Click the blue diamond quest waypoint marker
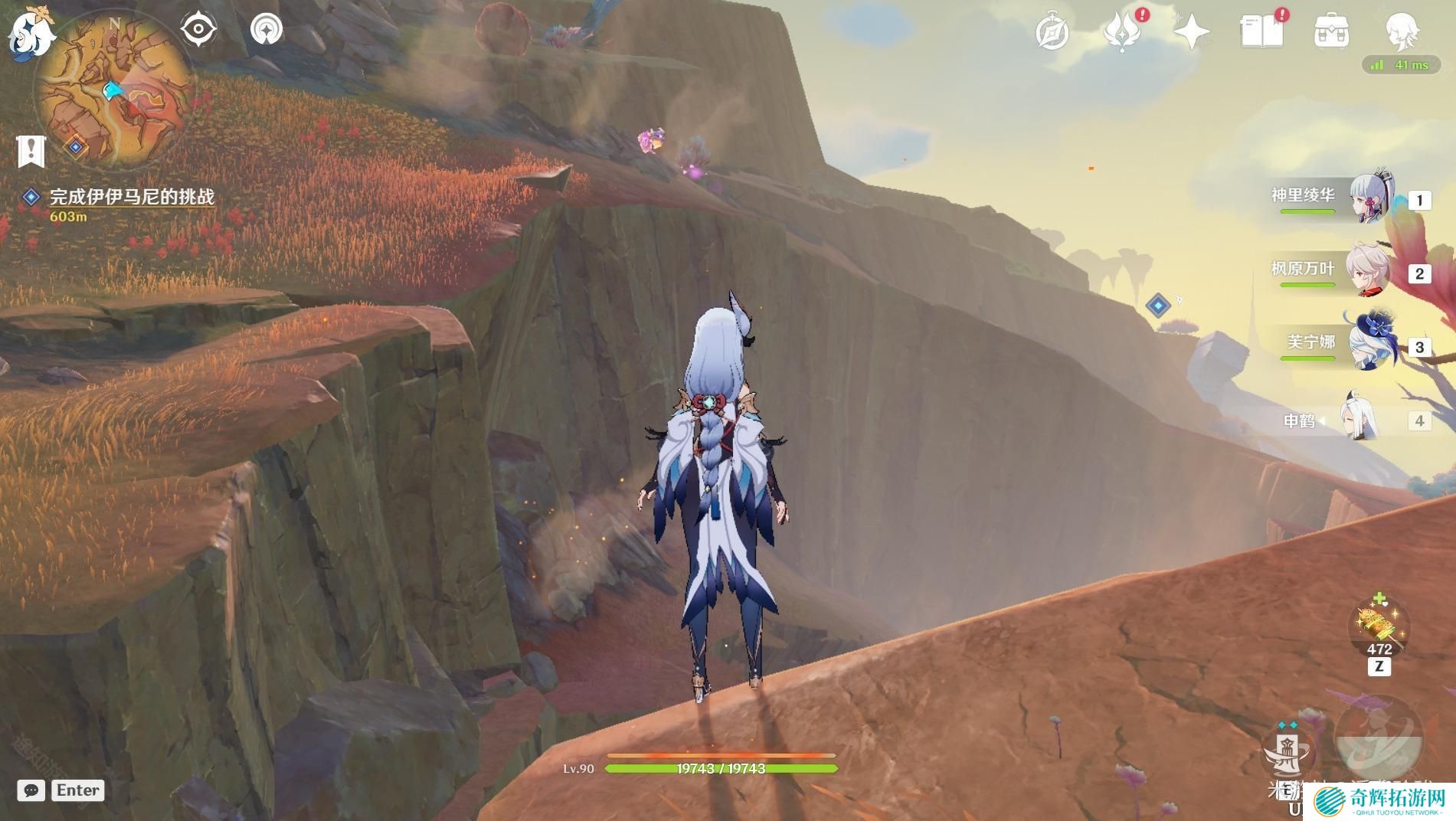The width and height of the screenshot is (1456, 821). 1158,305
